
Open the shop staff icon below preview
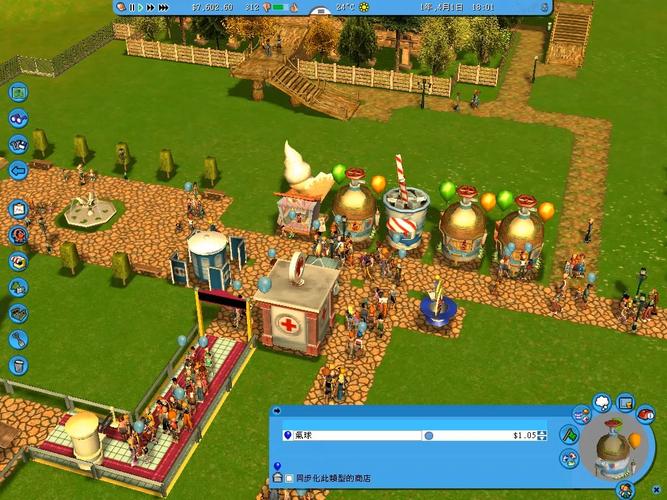click(627, 489)
